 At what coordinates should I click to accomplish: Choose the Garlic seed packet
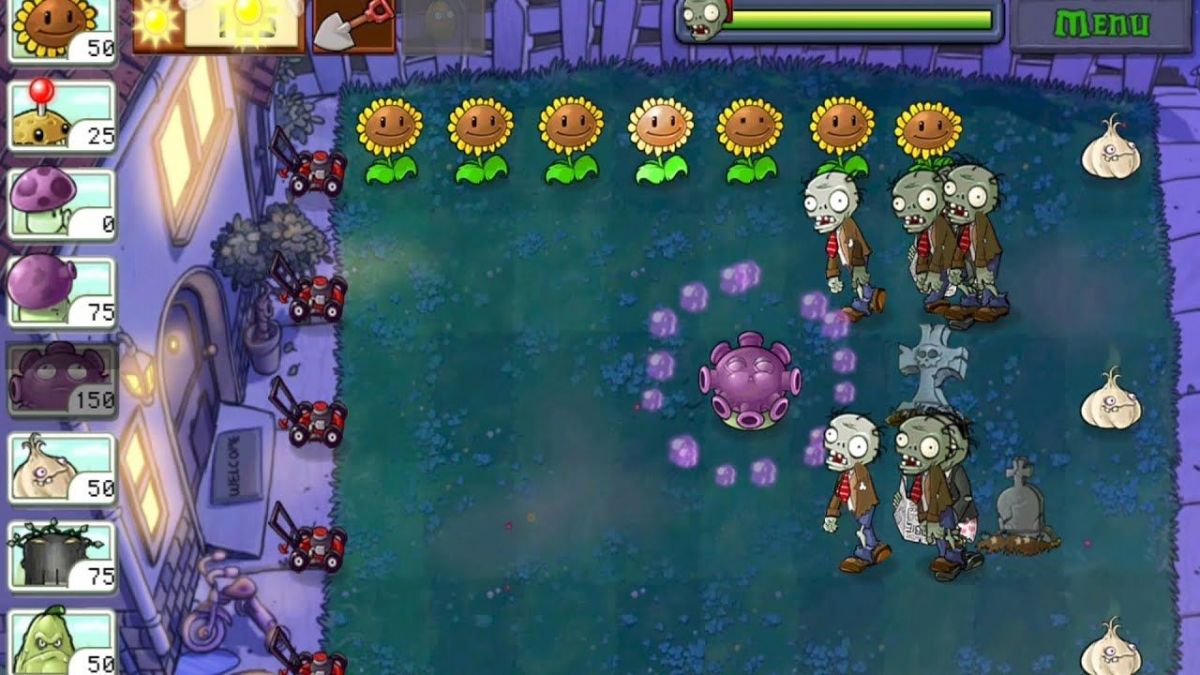pyautogui.click(x=62, y=467)
